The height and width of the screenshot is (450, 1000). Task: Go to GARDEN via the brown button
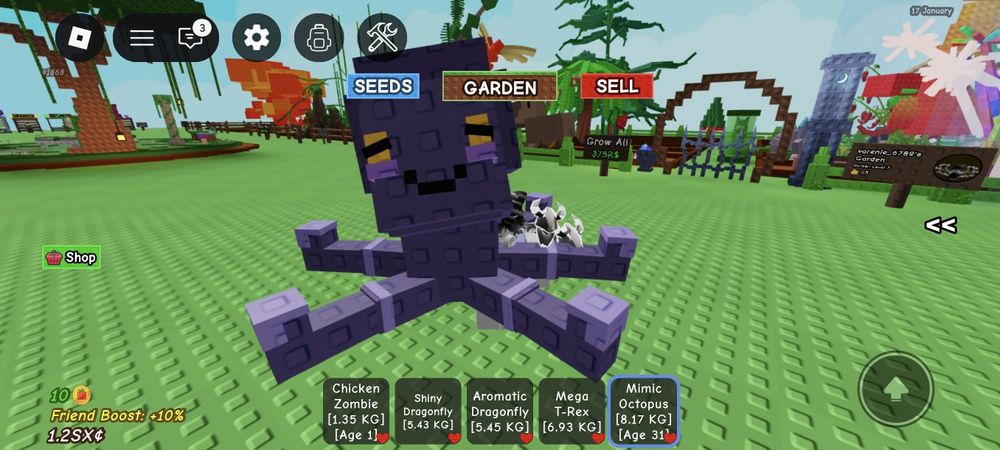(500, 87)
